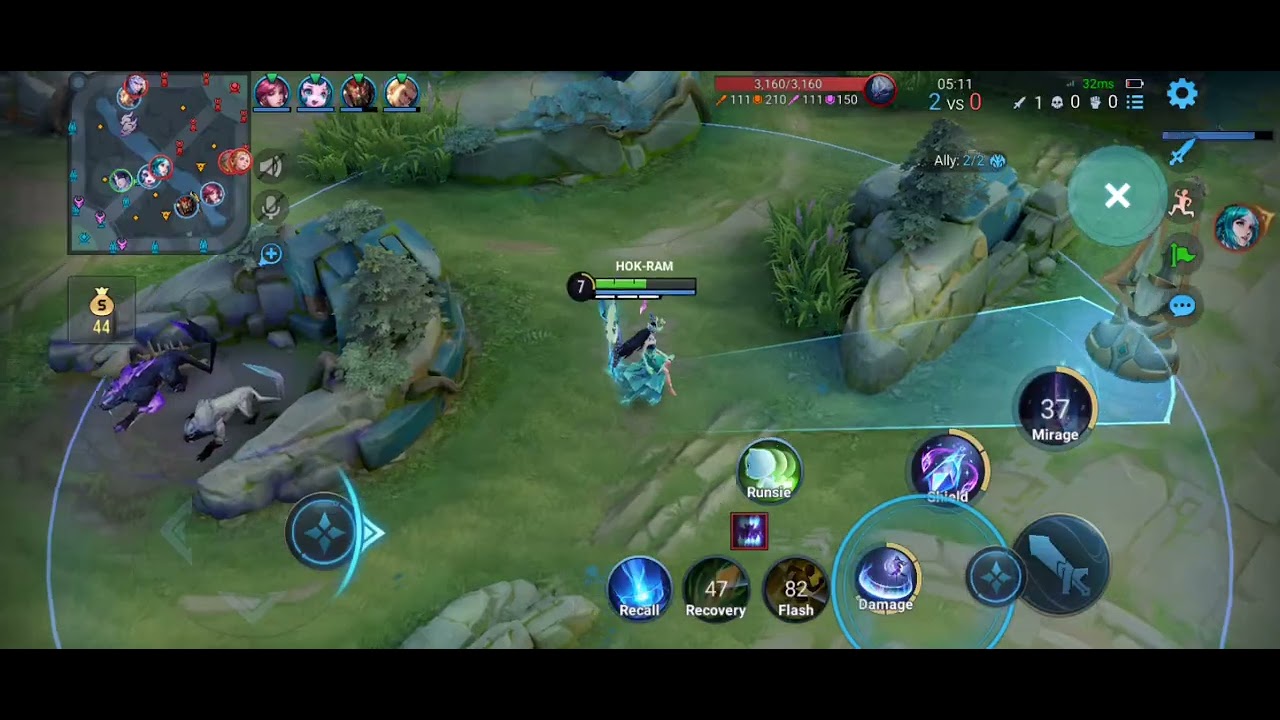1280x720 pixels.
Task: Send the running figure retreat signal
Action: [1182, 203]
